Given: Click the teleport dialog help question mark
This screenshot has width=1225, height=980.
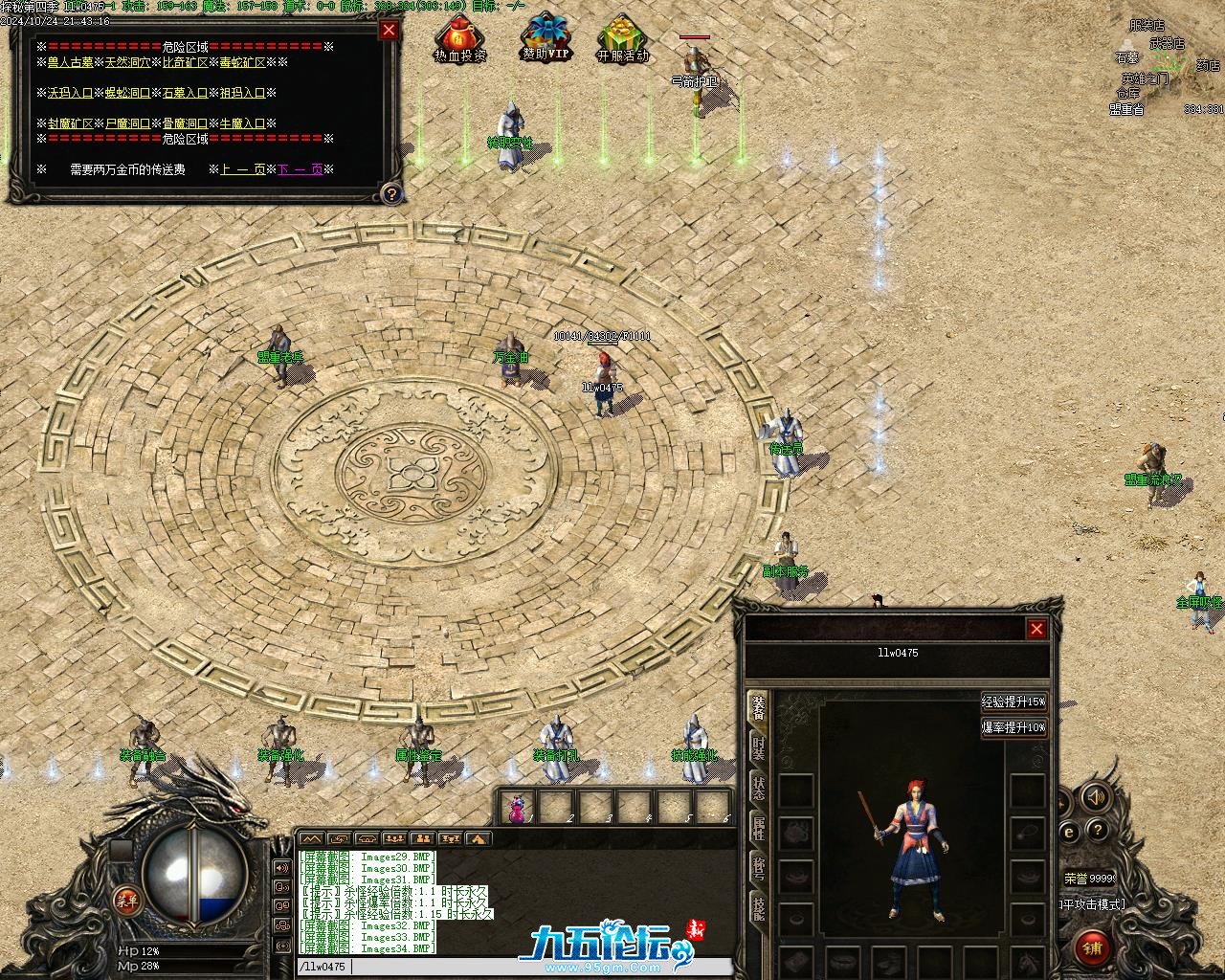Looking at the screenshot, I should coord(390,194).
